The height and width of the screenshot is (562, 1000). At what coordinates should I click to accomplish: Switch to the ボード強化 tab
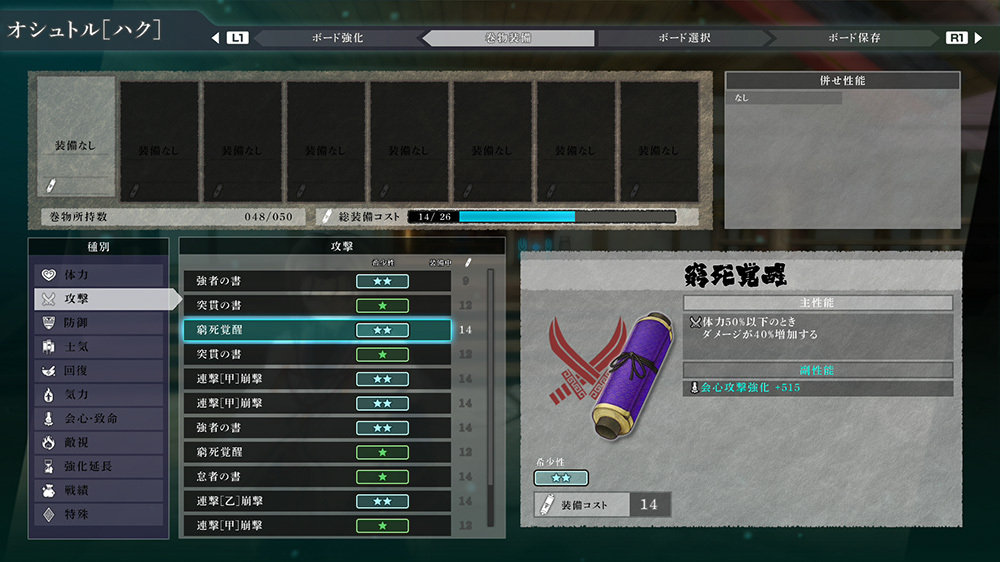click(x=336, y=38)
